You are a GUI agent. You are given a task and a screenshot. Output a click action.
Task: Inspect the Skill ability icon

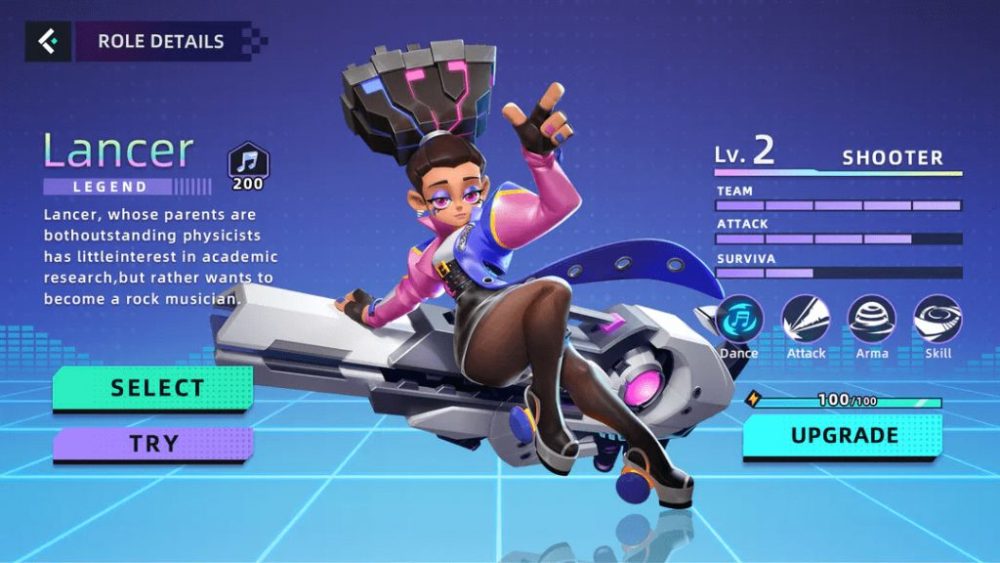(938, 320)
